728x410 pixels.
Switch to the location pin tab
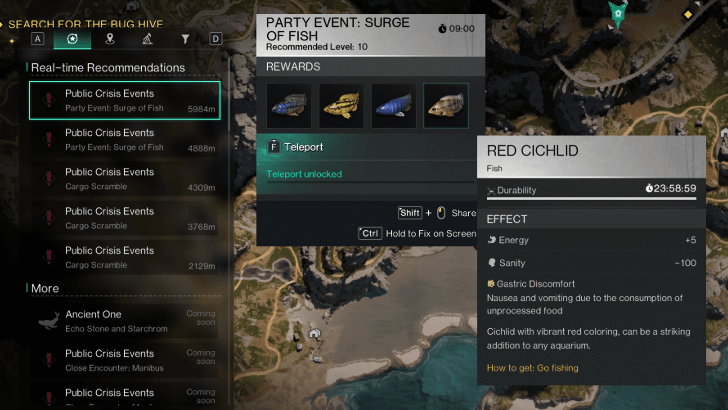(110, 39)
